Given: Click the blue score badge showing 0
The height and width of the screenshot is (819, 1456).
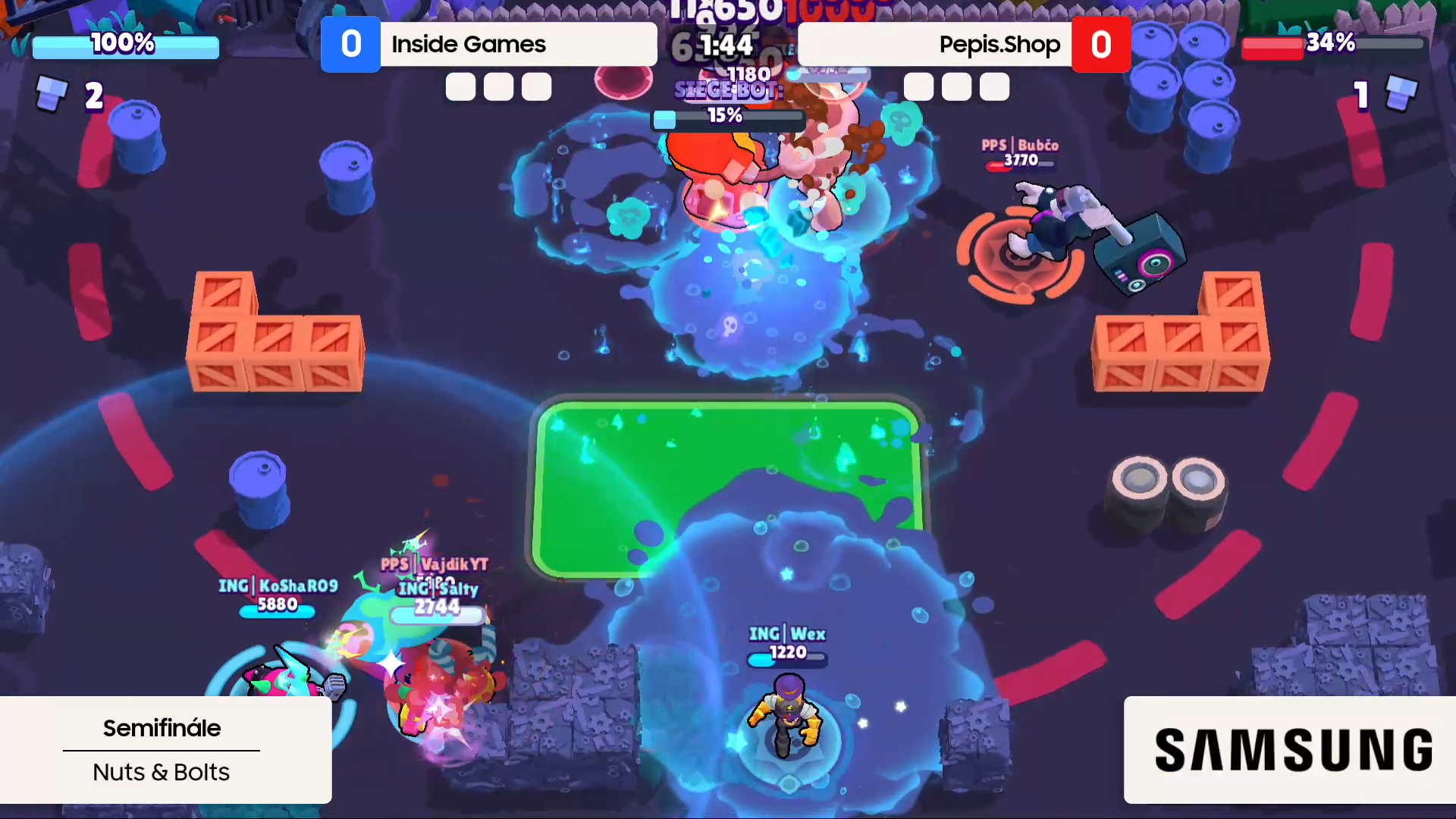Looking at the screenshot, I should 350,44.
